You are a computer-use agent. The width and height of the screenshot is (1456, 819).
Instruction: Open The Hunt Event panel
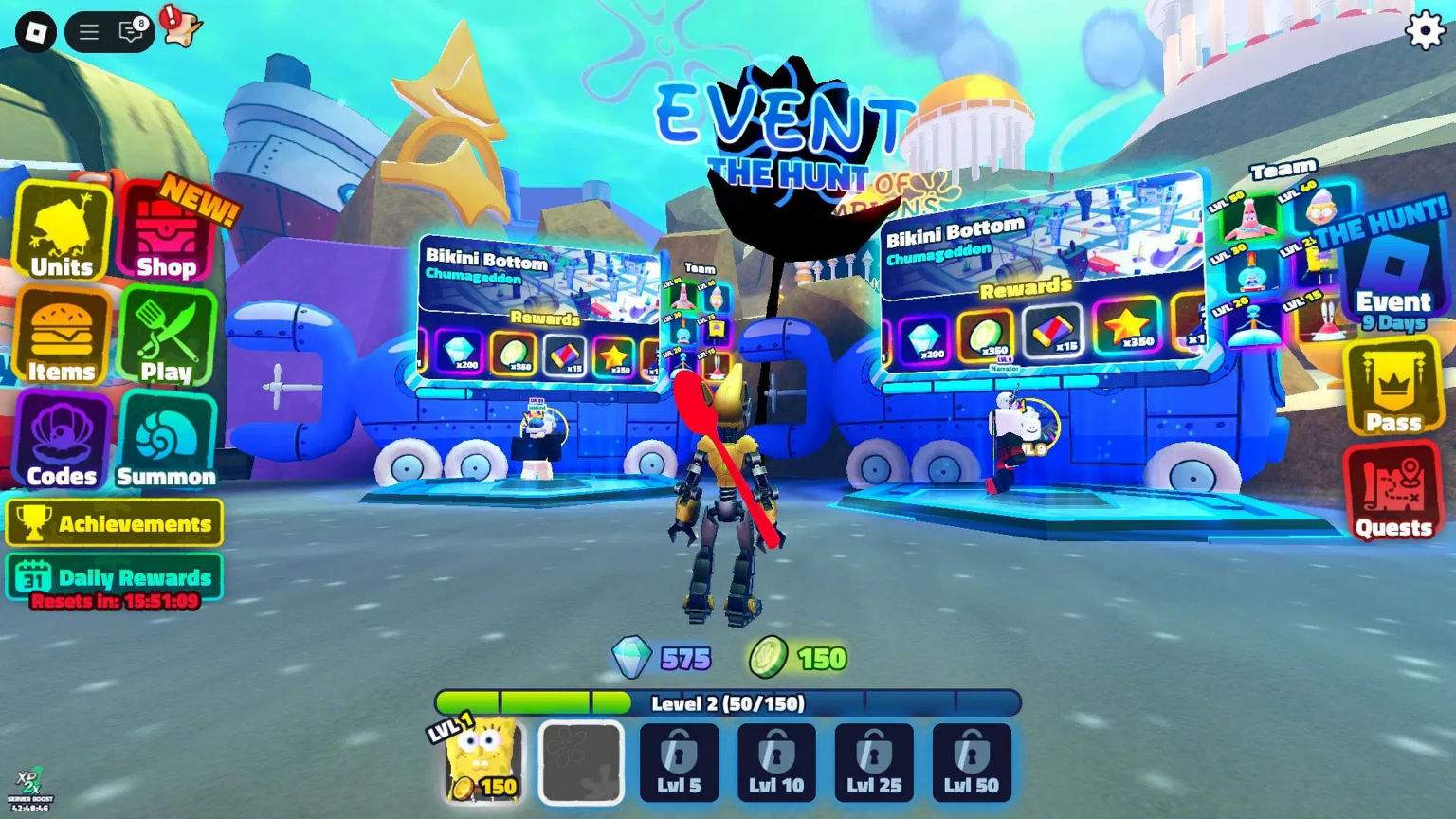coord(1392,277)
